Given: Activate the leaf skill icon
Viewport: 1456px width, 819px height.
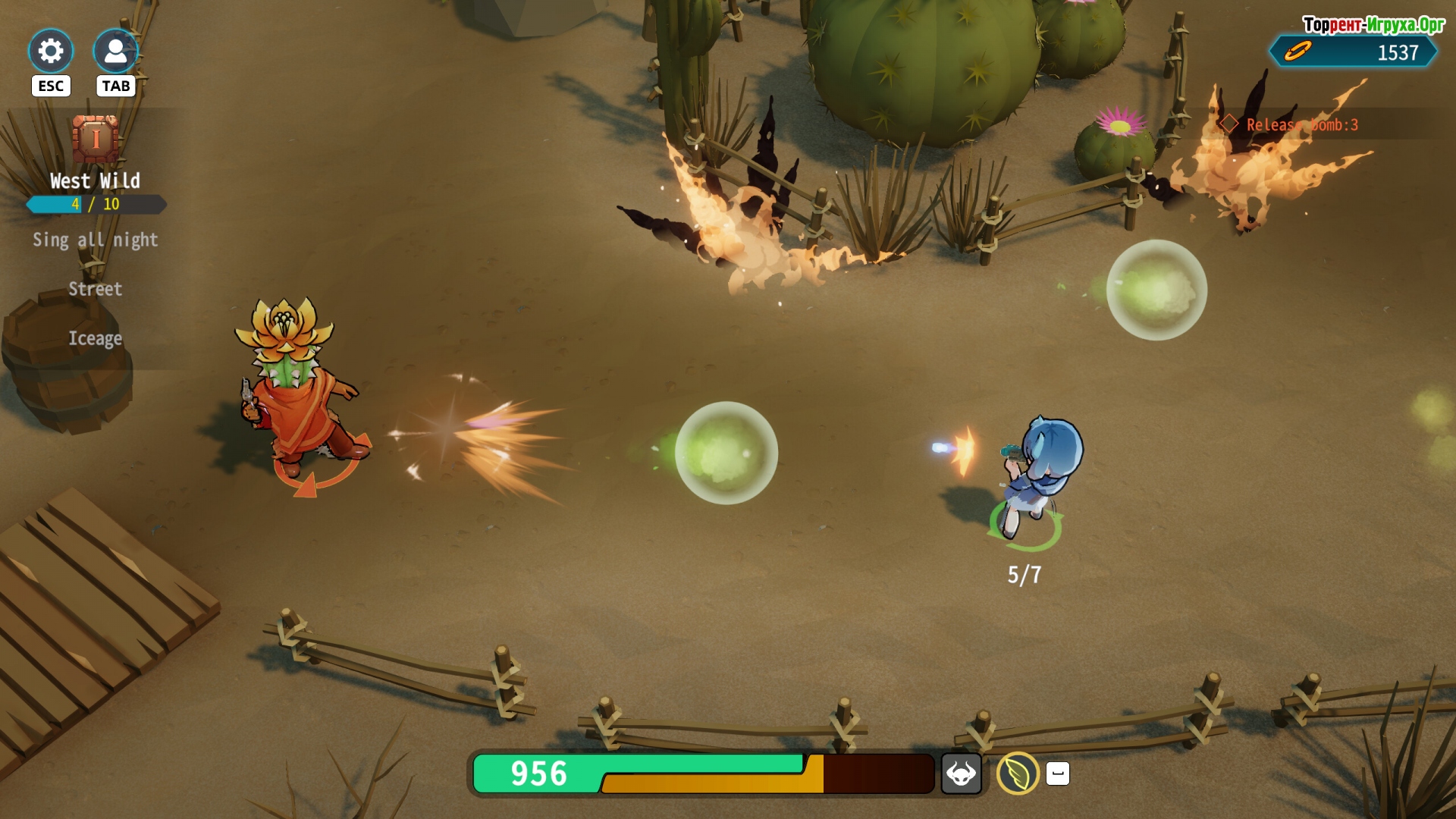Looking at the screenshot, I should 1017,773.
